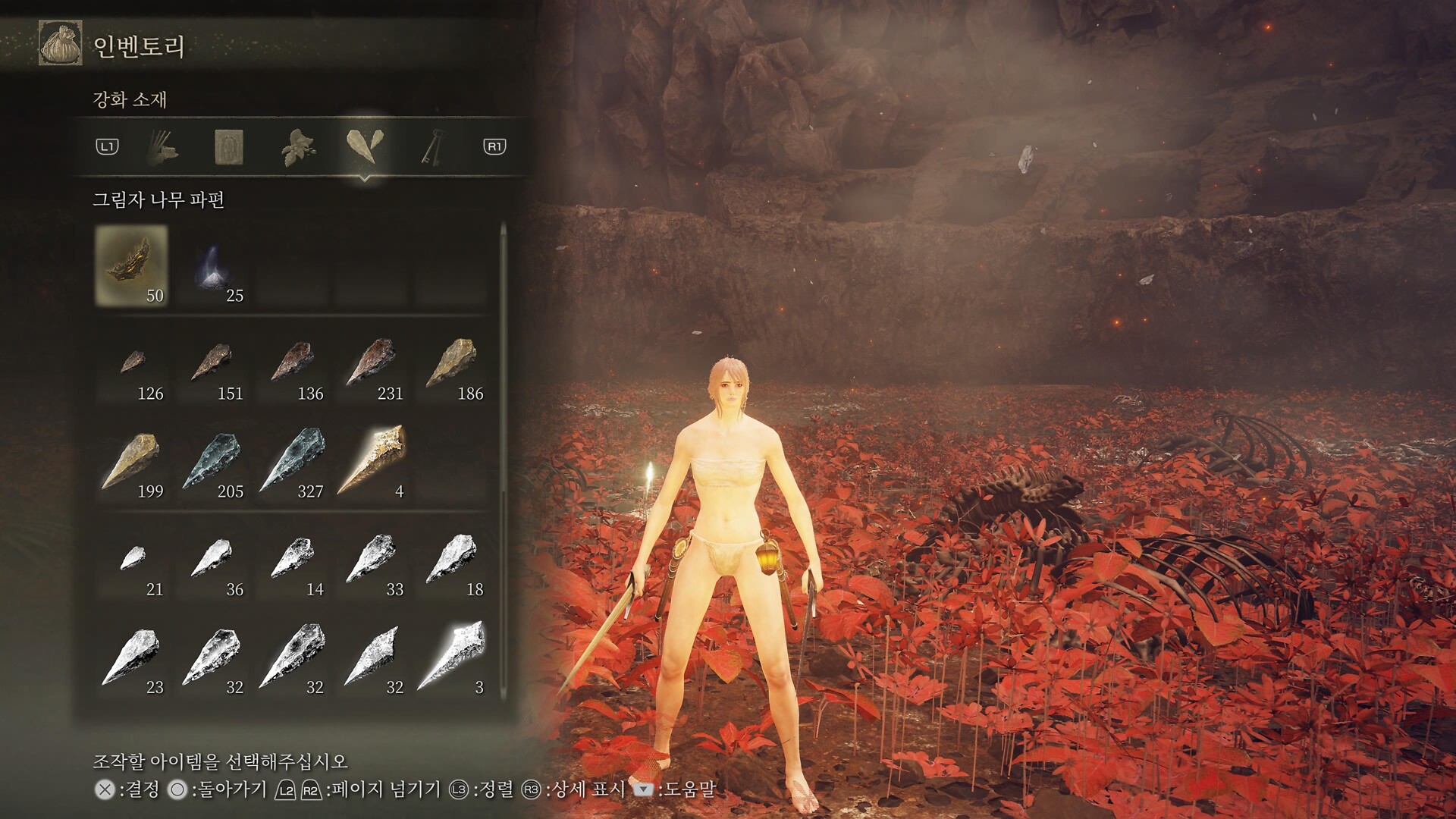Image resolution: width=1456 pixels, height=819 pixels.
Task: Select the highlighted upgrade materials stone tab
Action: click(x=365, y=146)
